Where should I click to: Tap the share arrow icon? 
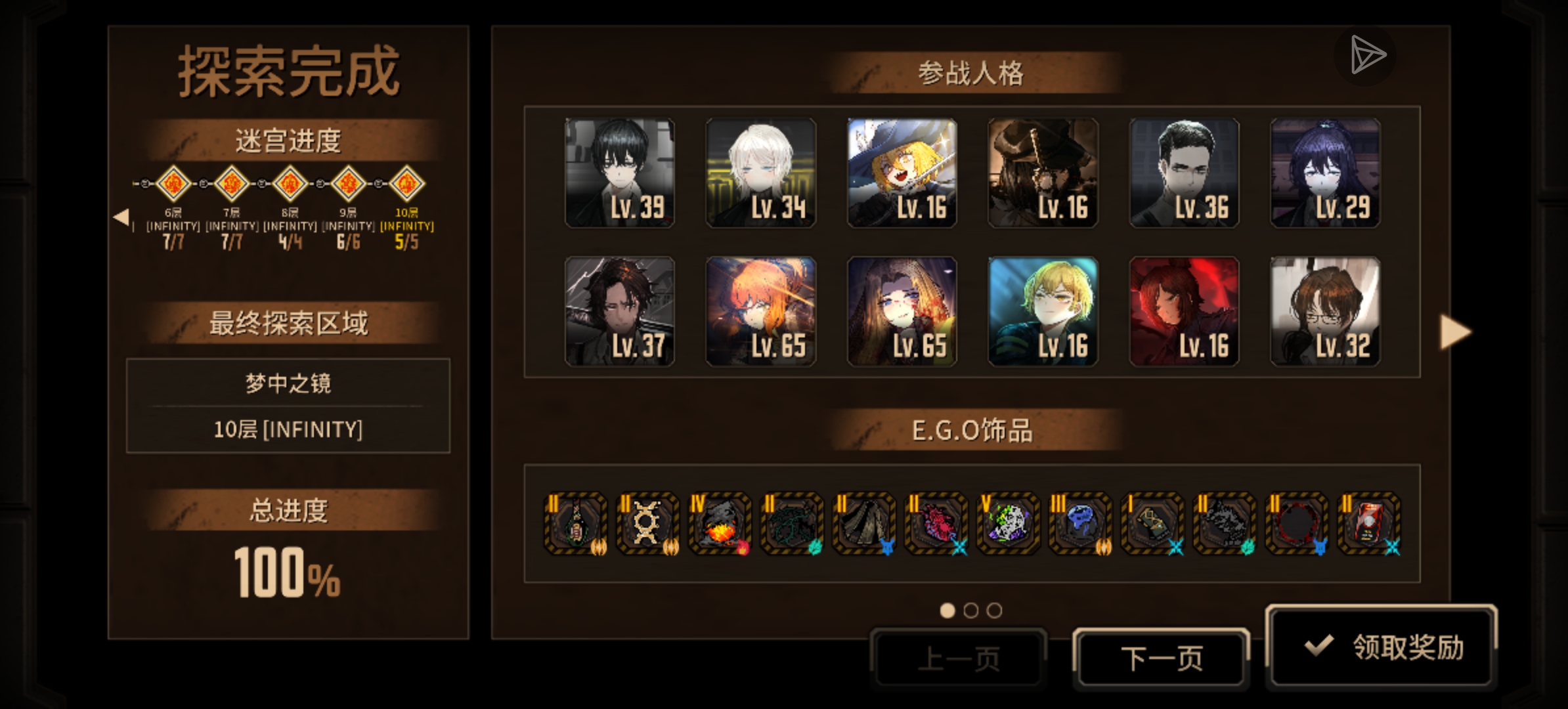click(x=1366, y=56)
